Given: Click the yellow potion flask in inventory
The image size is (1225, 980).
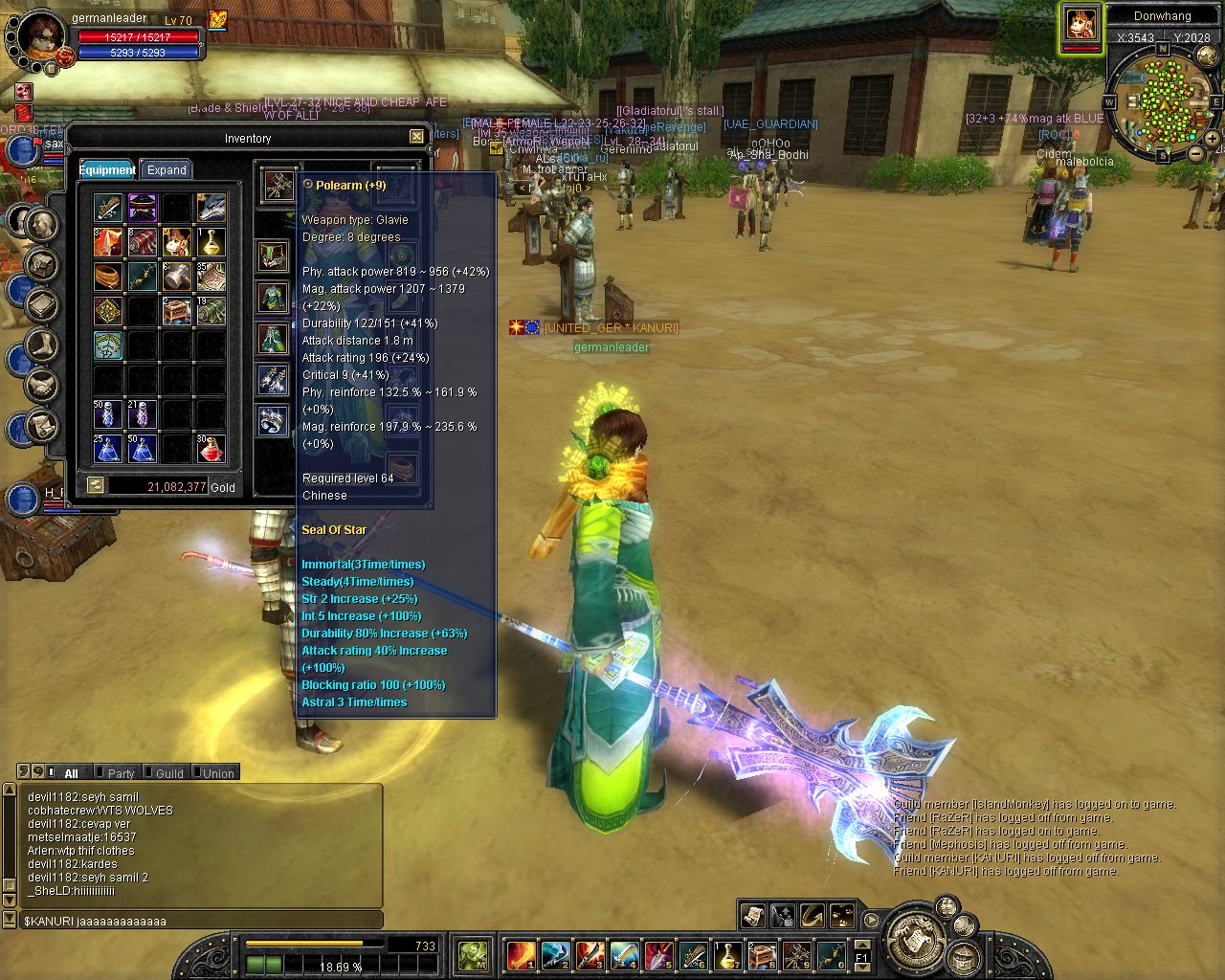Looking at the screenshot, I should pyautogui.click(x=211, y=241).
